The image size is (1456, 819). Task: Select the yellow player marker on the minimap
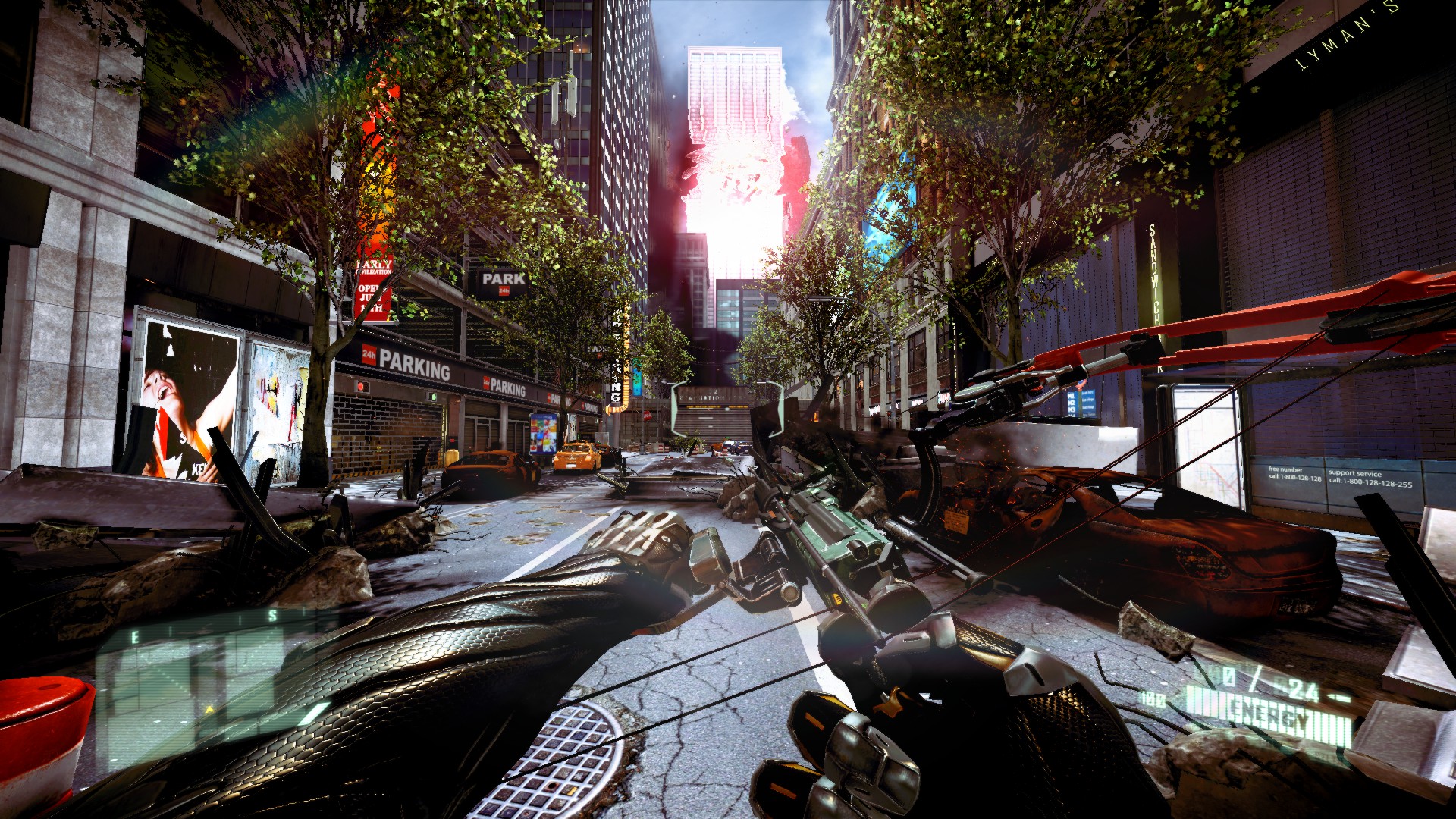tap(209, 710)
